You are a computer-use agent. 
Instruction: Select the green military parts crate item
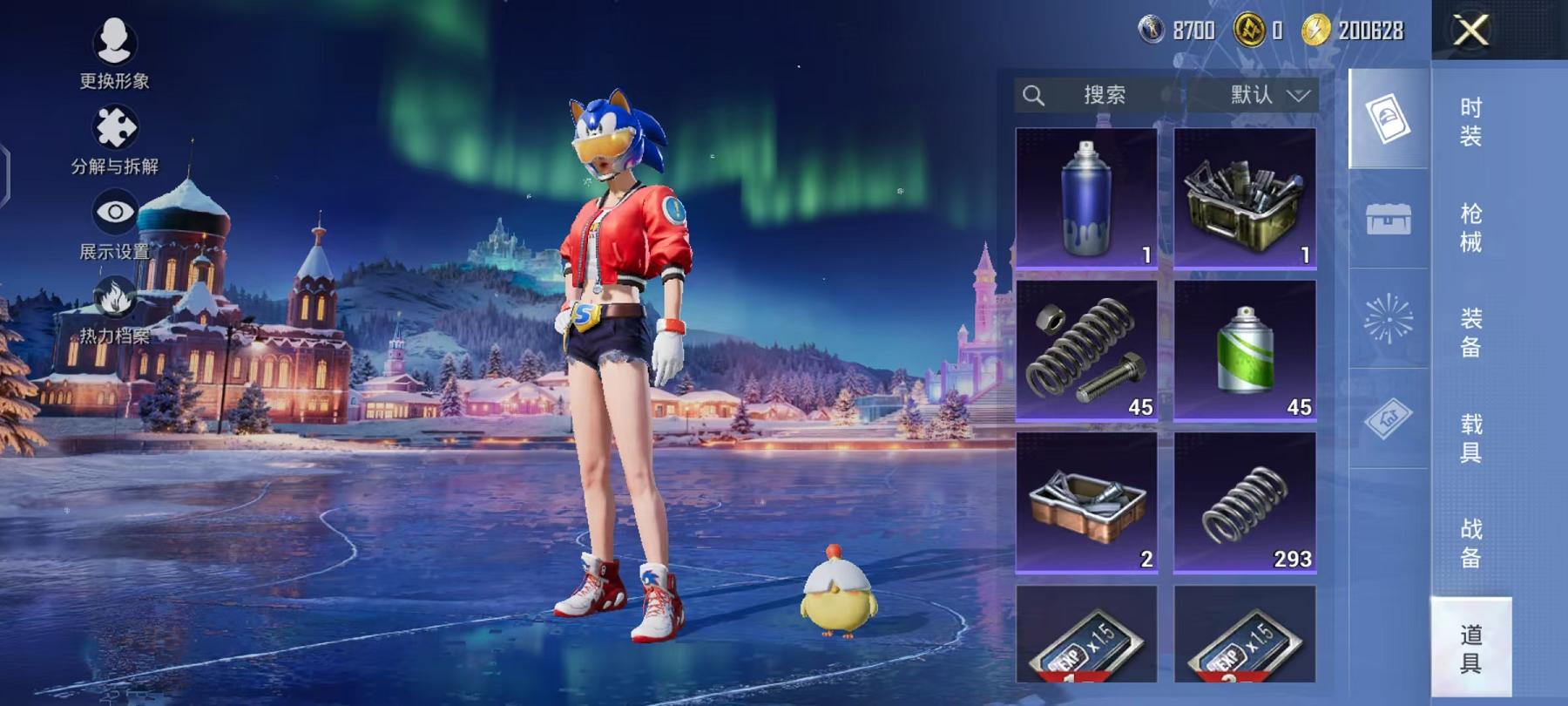click(x=1245, y=198)
